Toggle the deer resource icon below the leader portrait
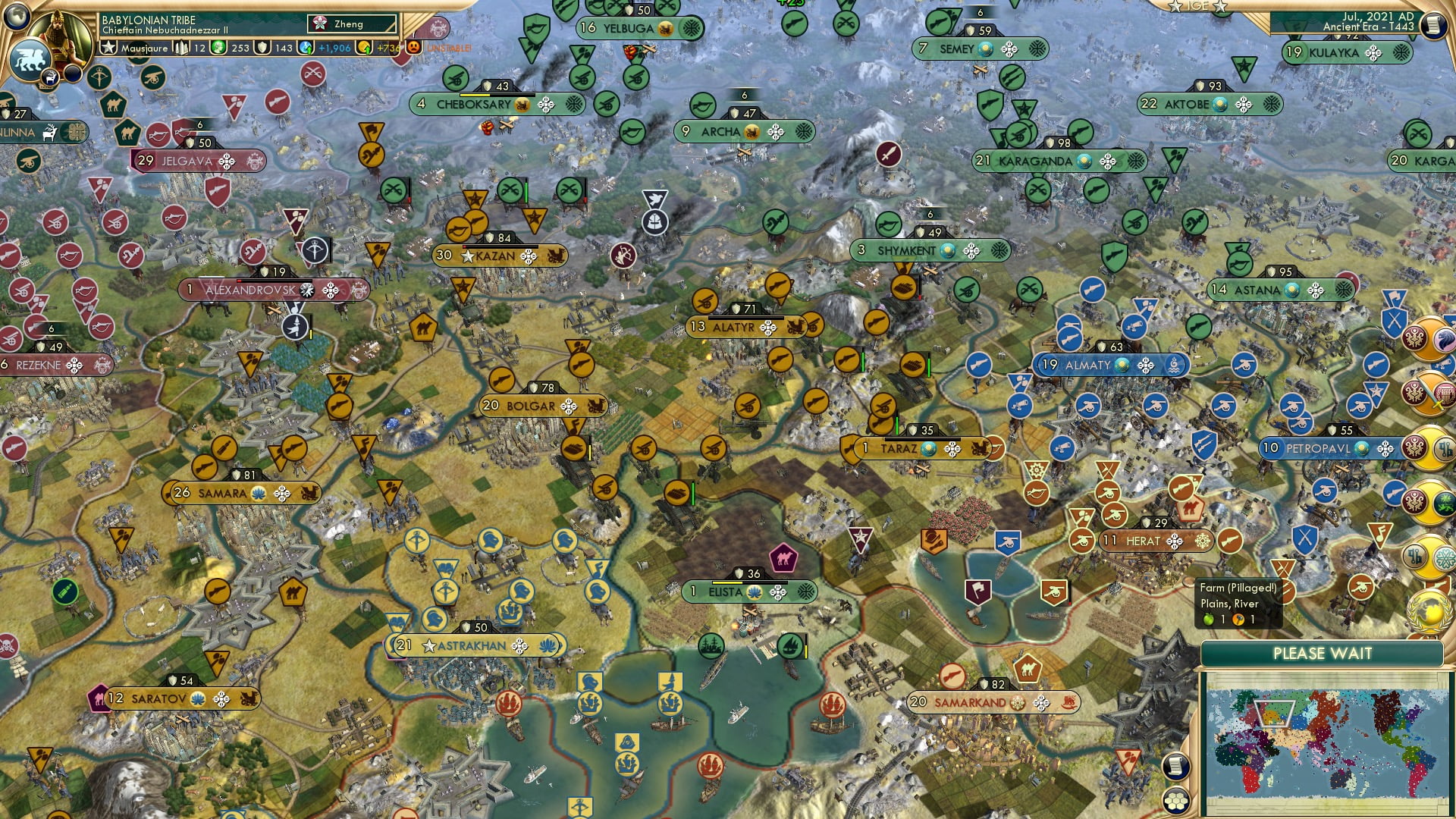The image size is (1456, 819). point(50,77)
